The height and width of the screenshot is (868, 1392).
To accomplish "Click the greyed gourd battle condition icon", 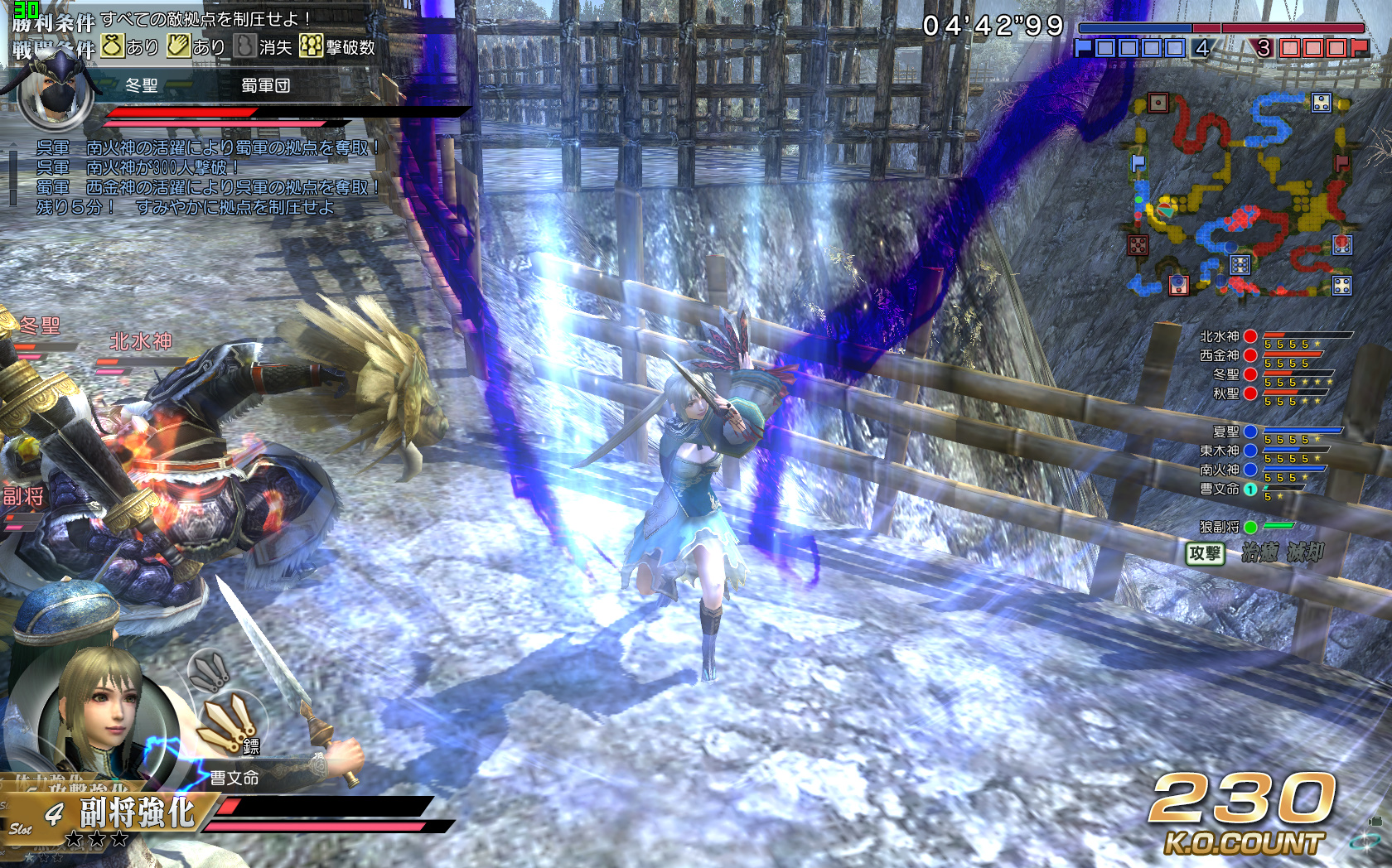I will coord(244,46).
